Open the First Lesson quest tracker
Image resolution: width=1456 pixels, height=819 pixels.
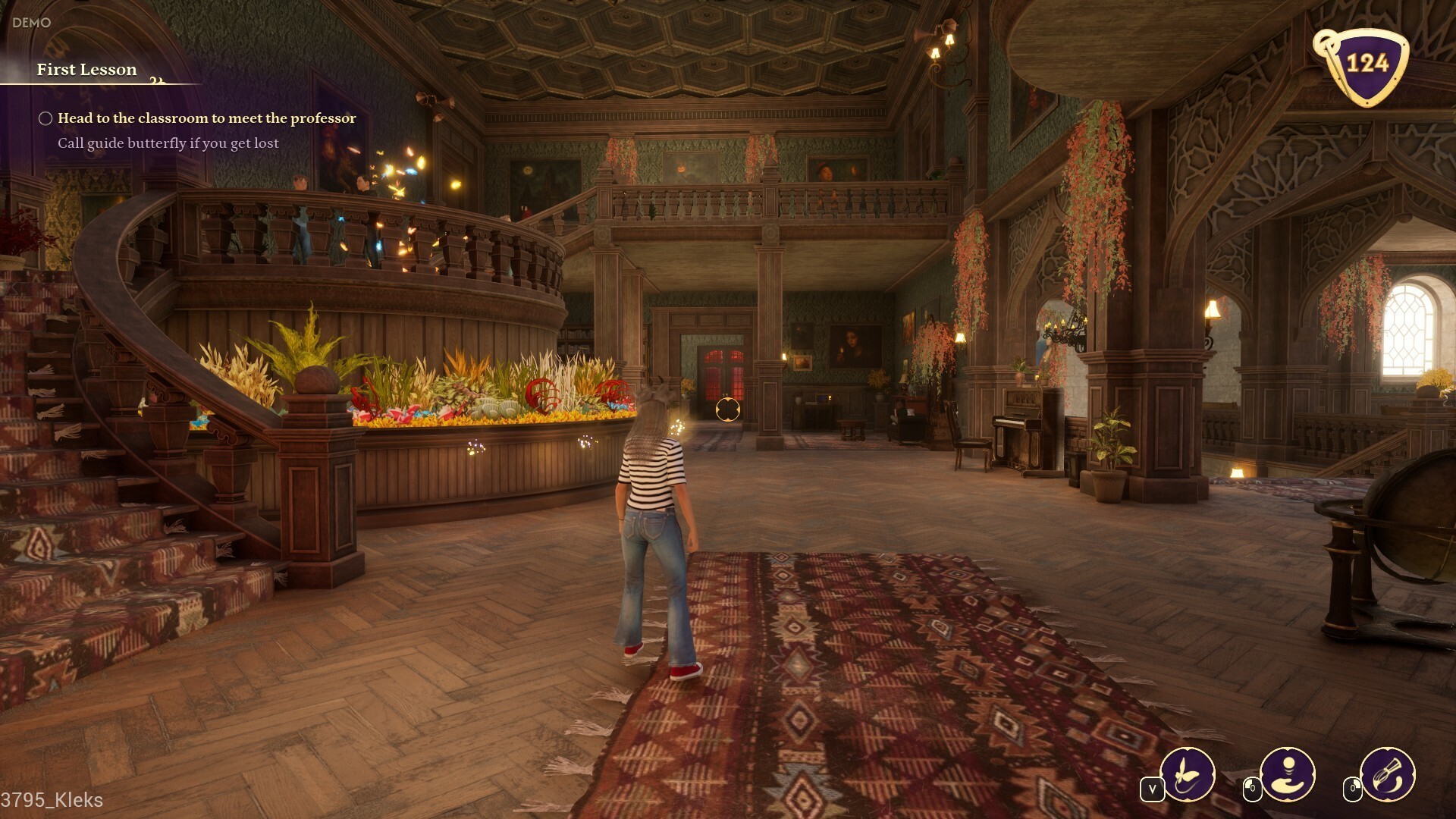87,70
